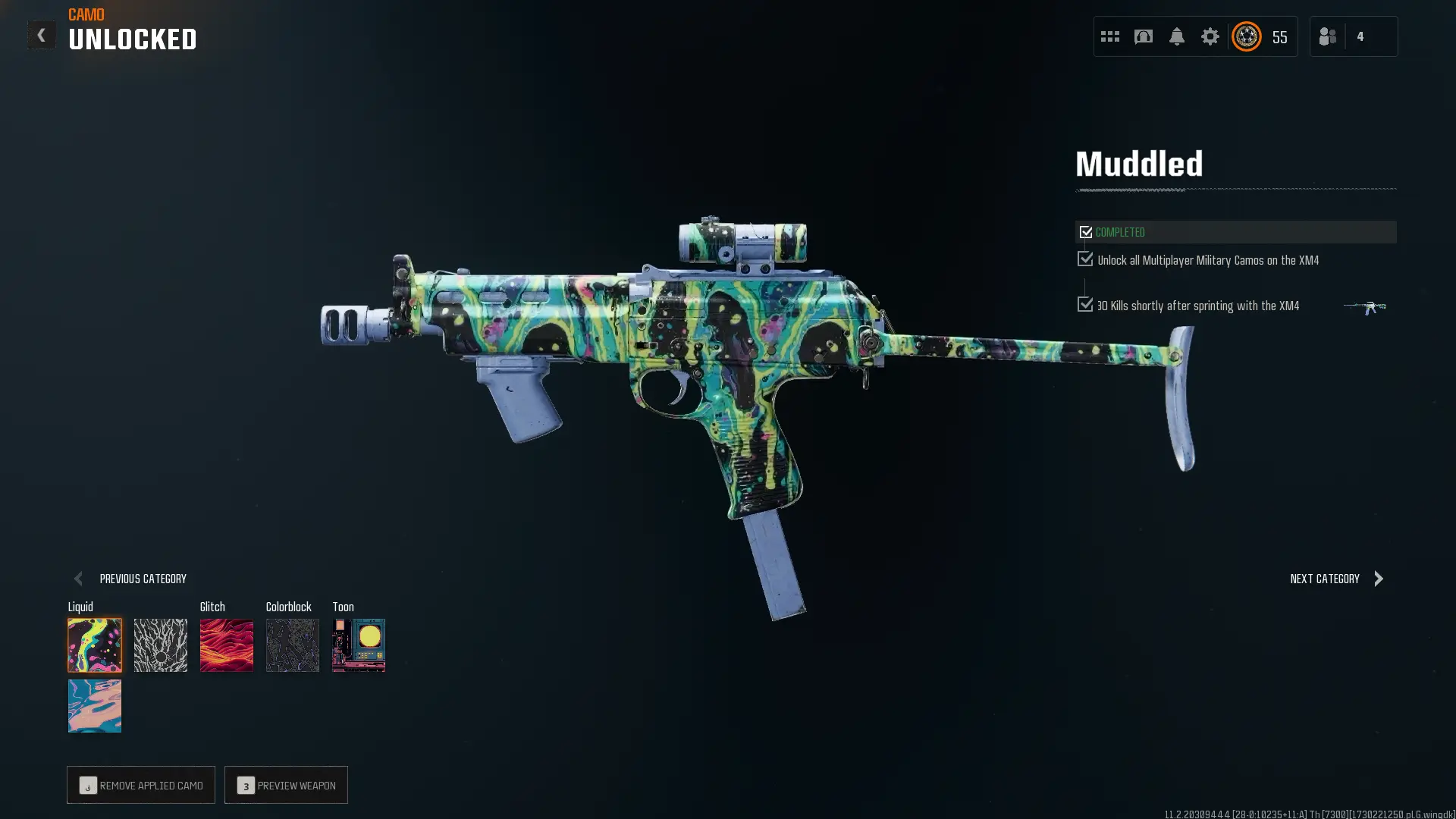Open the social menu via friends icon

(1327, 36)
